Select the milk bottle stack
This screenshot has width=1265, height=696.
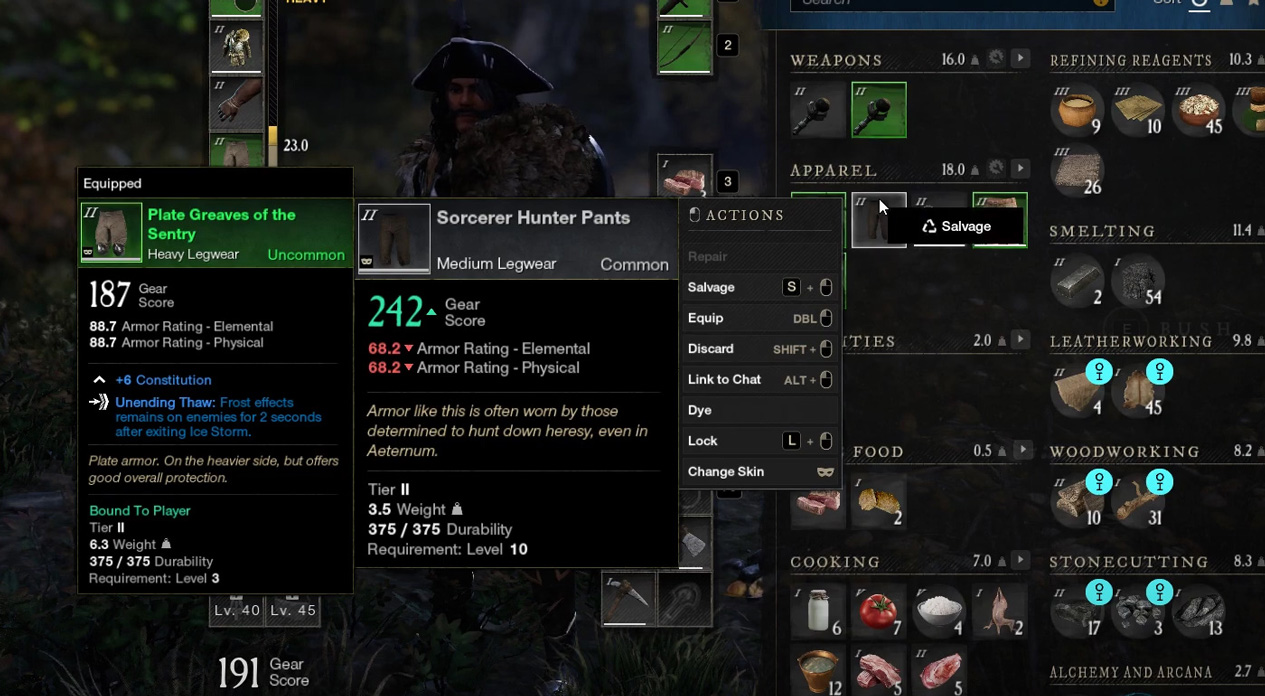(820, 609)
